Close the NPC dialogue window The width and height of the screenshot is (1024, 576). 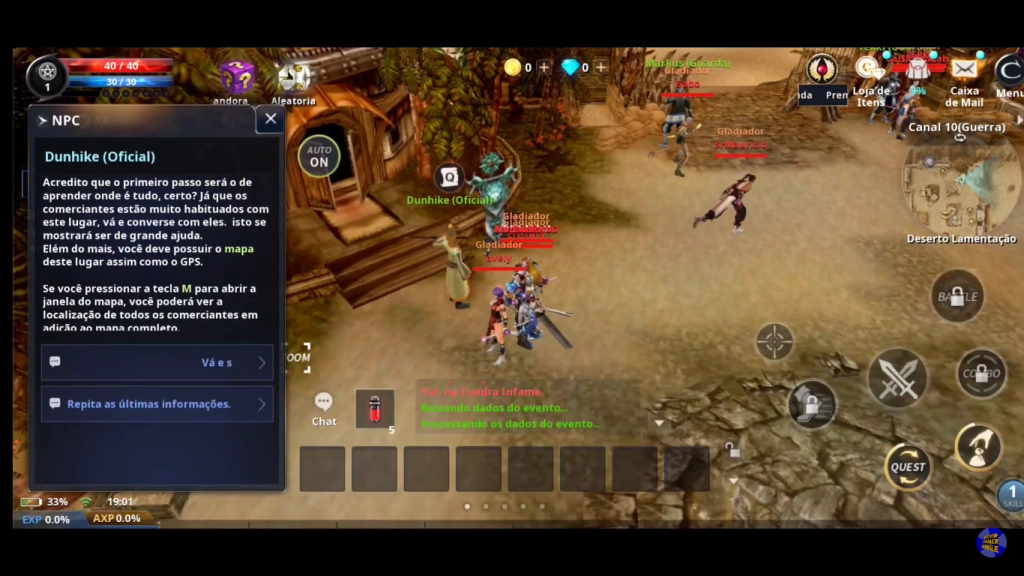[270, 120]
